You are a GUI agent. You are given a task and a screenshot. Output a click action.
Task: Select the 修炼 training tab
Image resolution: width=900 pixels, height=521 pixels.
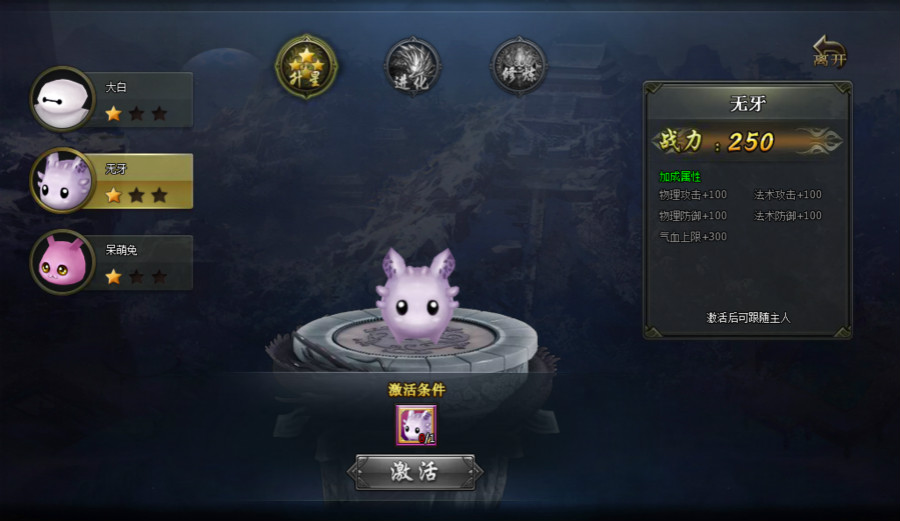coord(518,66)
